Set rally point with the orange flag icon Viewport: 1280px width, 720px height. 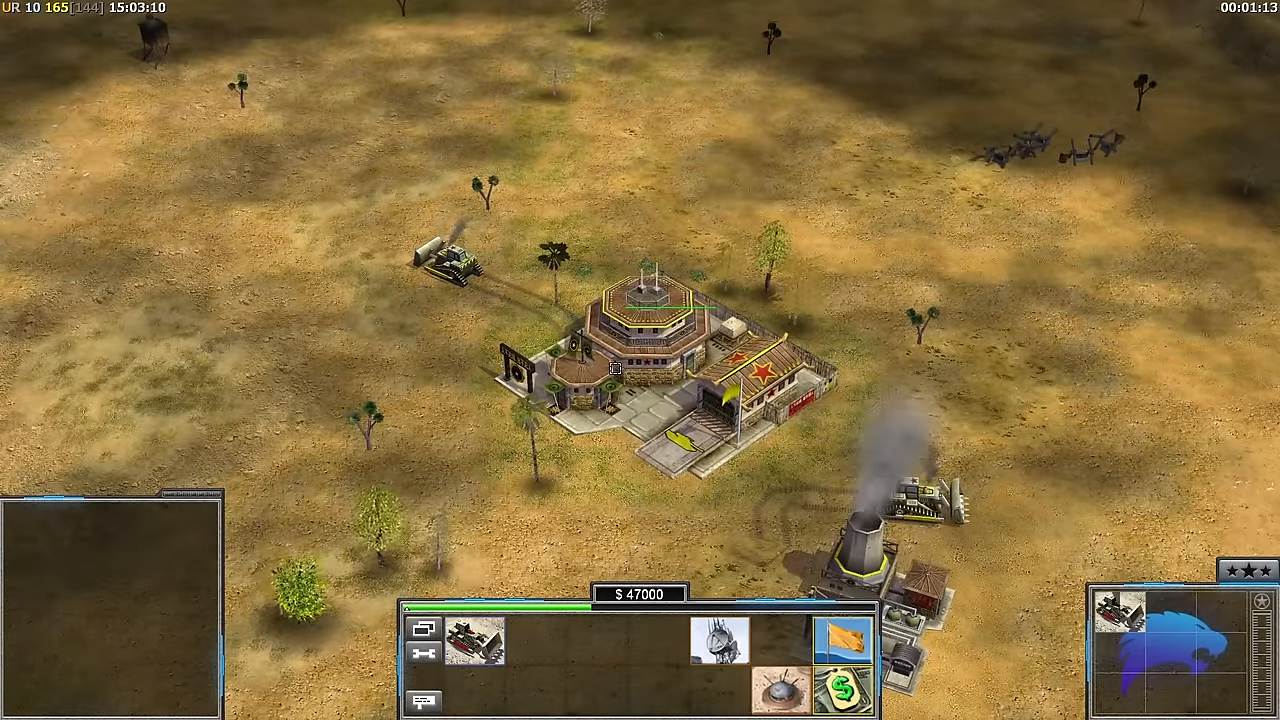tap(842, 641)
